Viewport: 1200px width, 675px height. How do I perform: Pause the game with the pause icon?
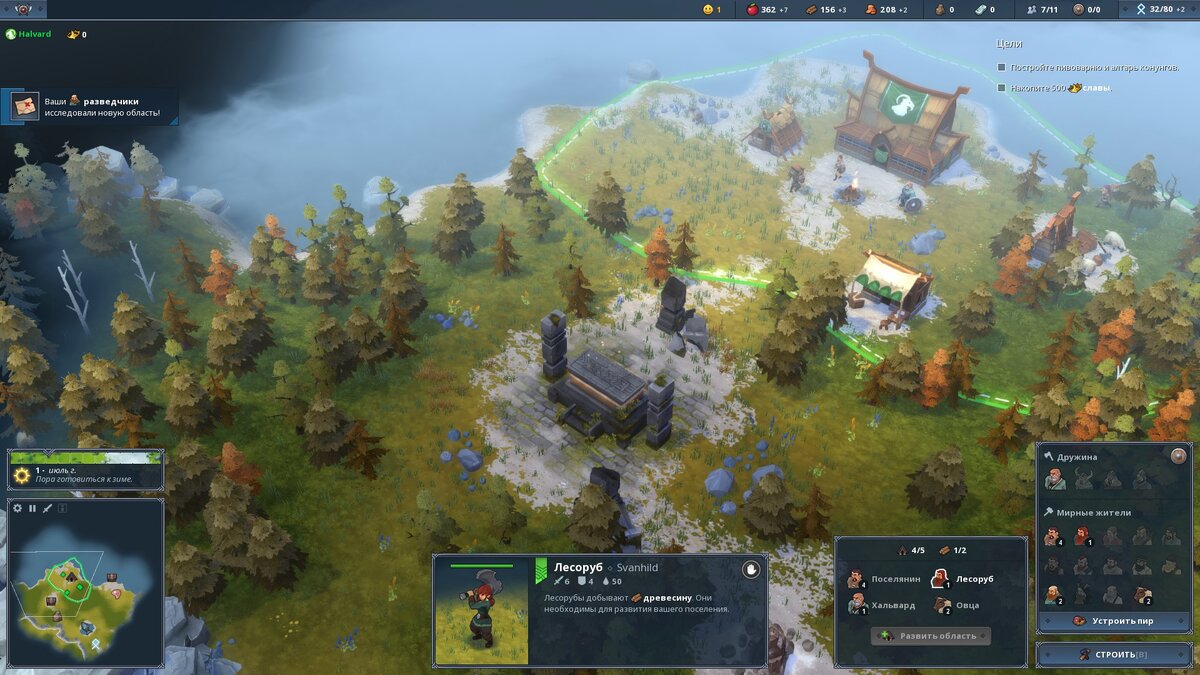(x=32, y=508)
